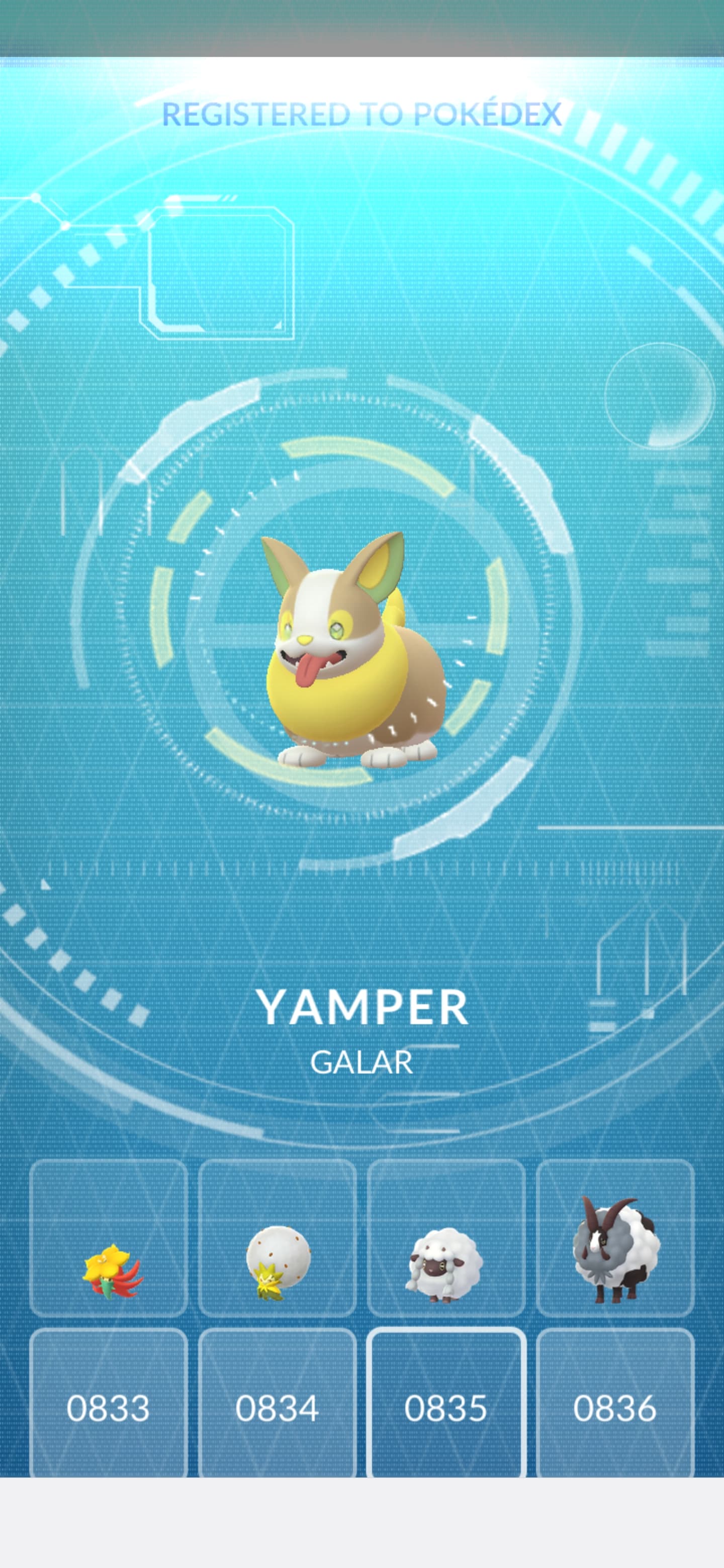The image size is (724, 1568).
Task: Choose the 0836 Pokédex slot
Action: pos(615,1407)
